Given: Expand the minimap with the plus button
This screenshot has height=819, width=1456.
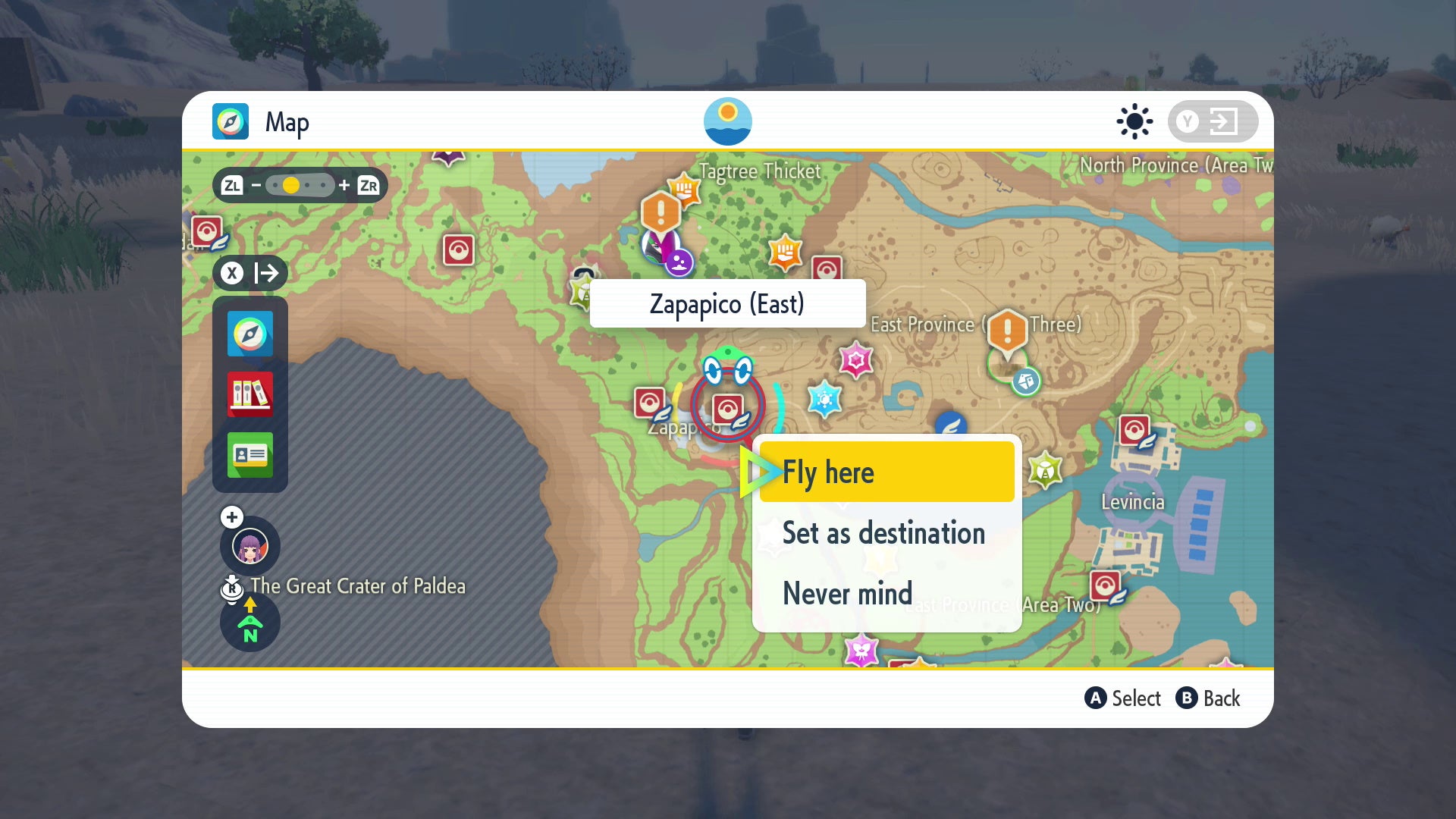Looking at the screenshot, I should (x=231, y=516).
